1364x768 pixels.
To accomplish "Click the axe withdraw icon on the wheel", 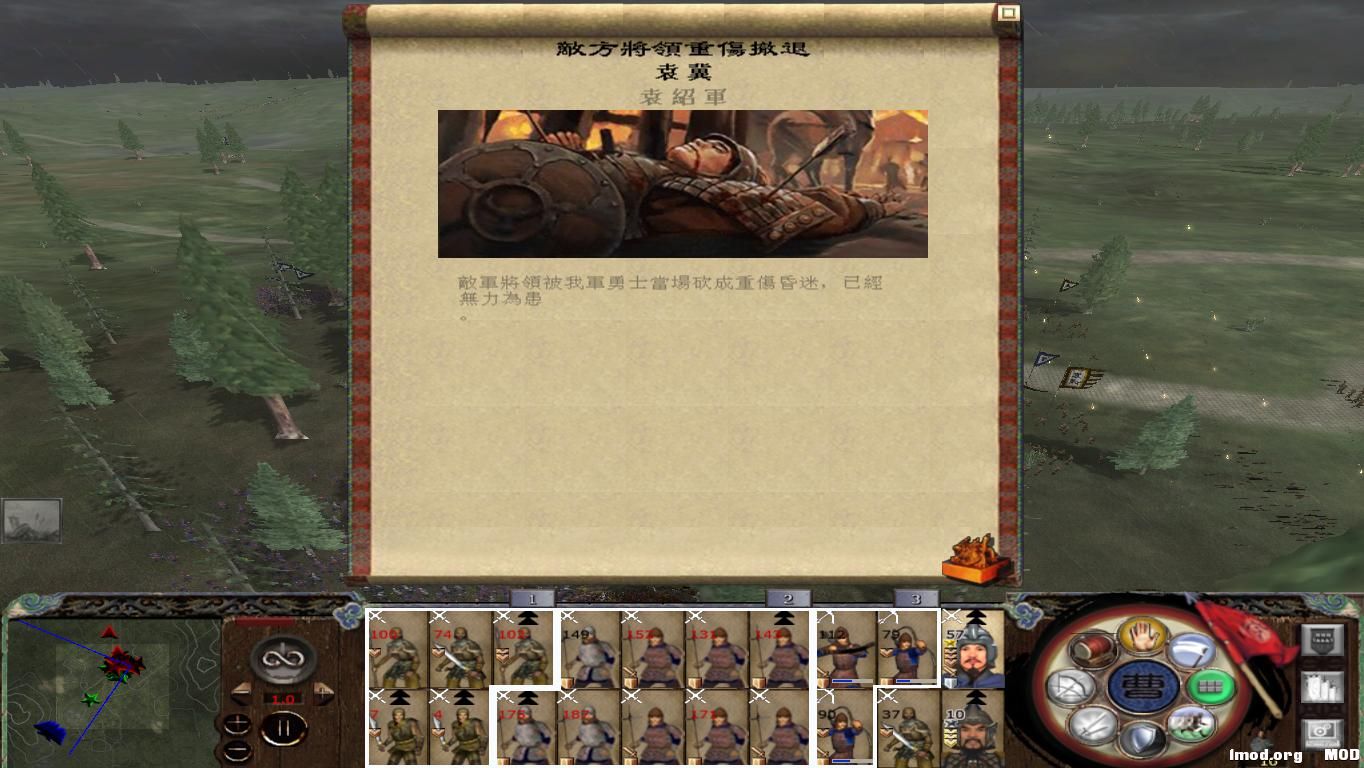I will [x=1191, y=653].
